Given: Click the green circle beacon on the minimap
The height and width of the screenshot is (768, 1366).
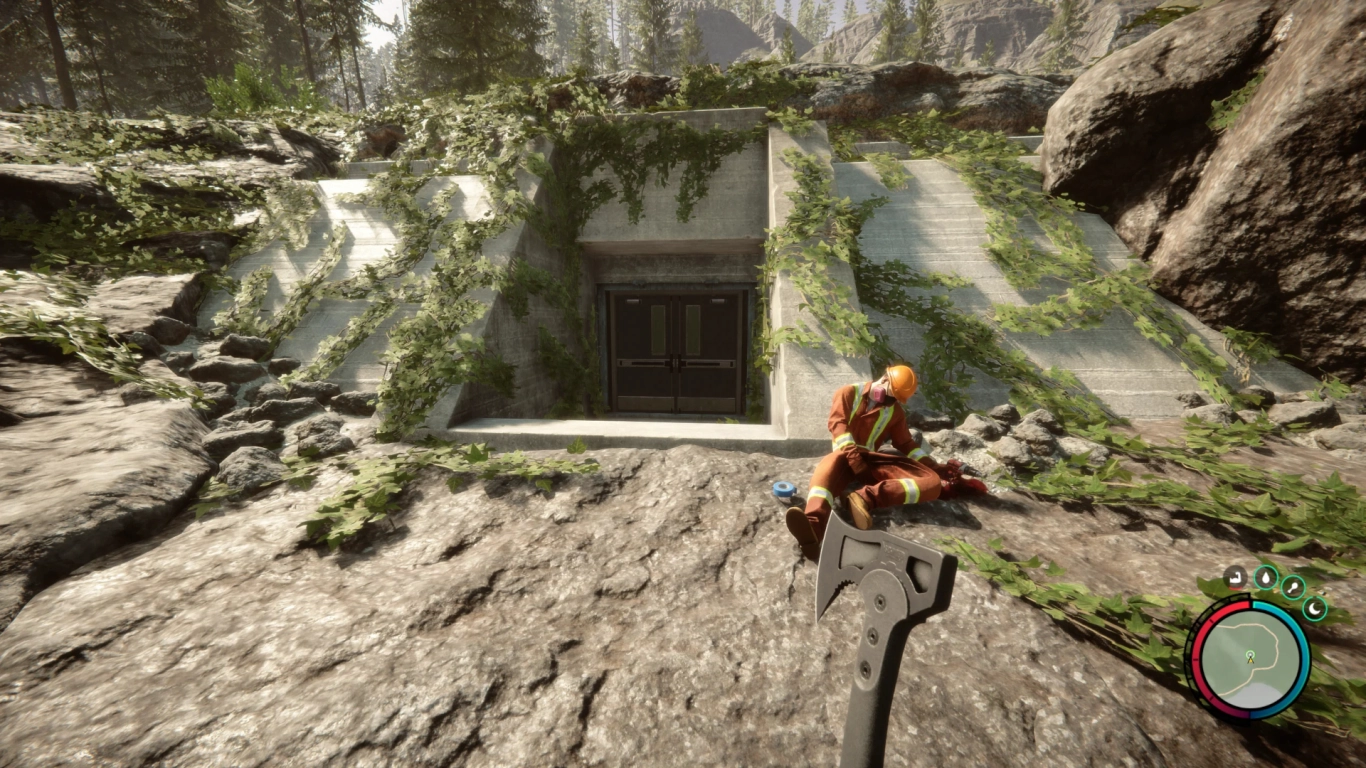Looking at the screenshot, I should coord(1250,654).
